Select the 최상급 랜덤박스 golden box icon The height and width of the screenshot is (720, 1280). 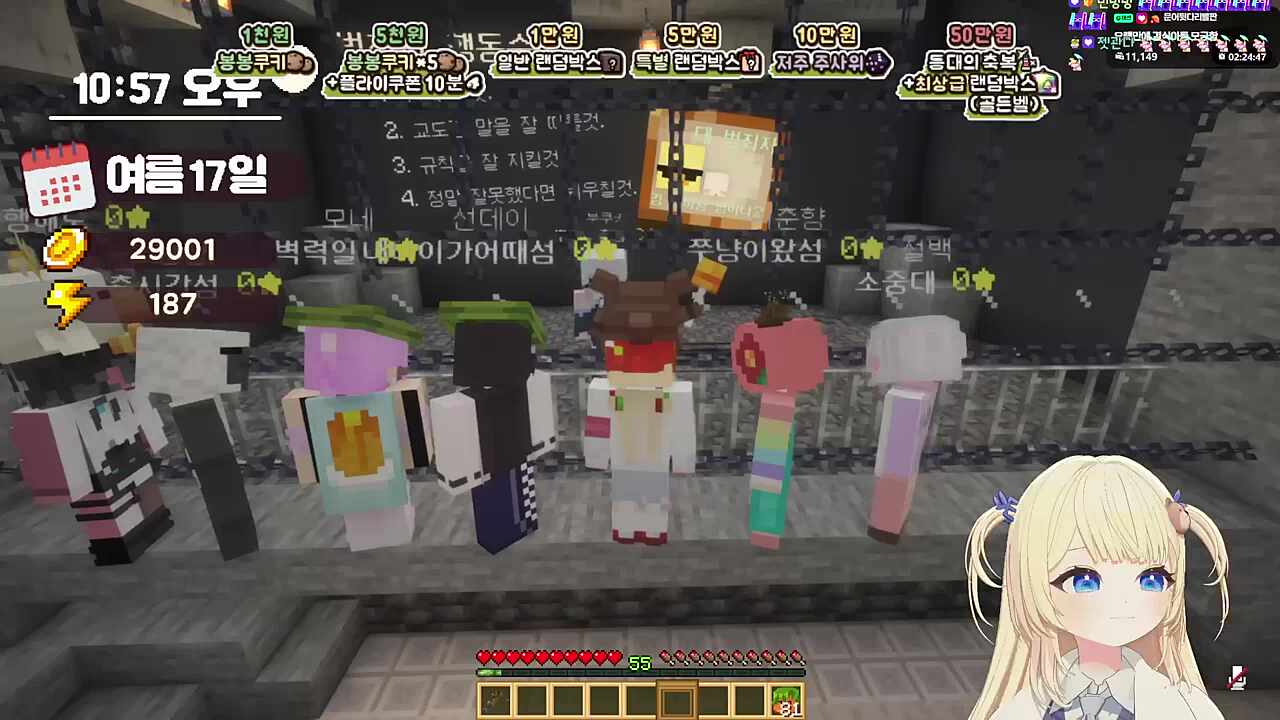point(1048,84)
